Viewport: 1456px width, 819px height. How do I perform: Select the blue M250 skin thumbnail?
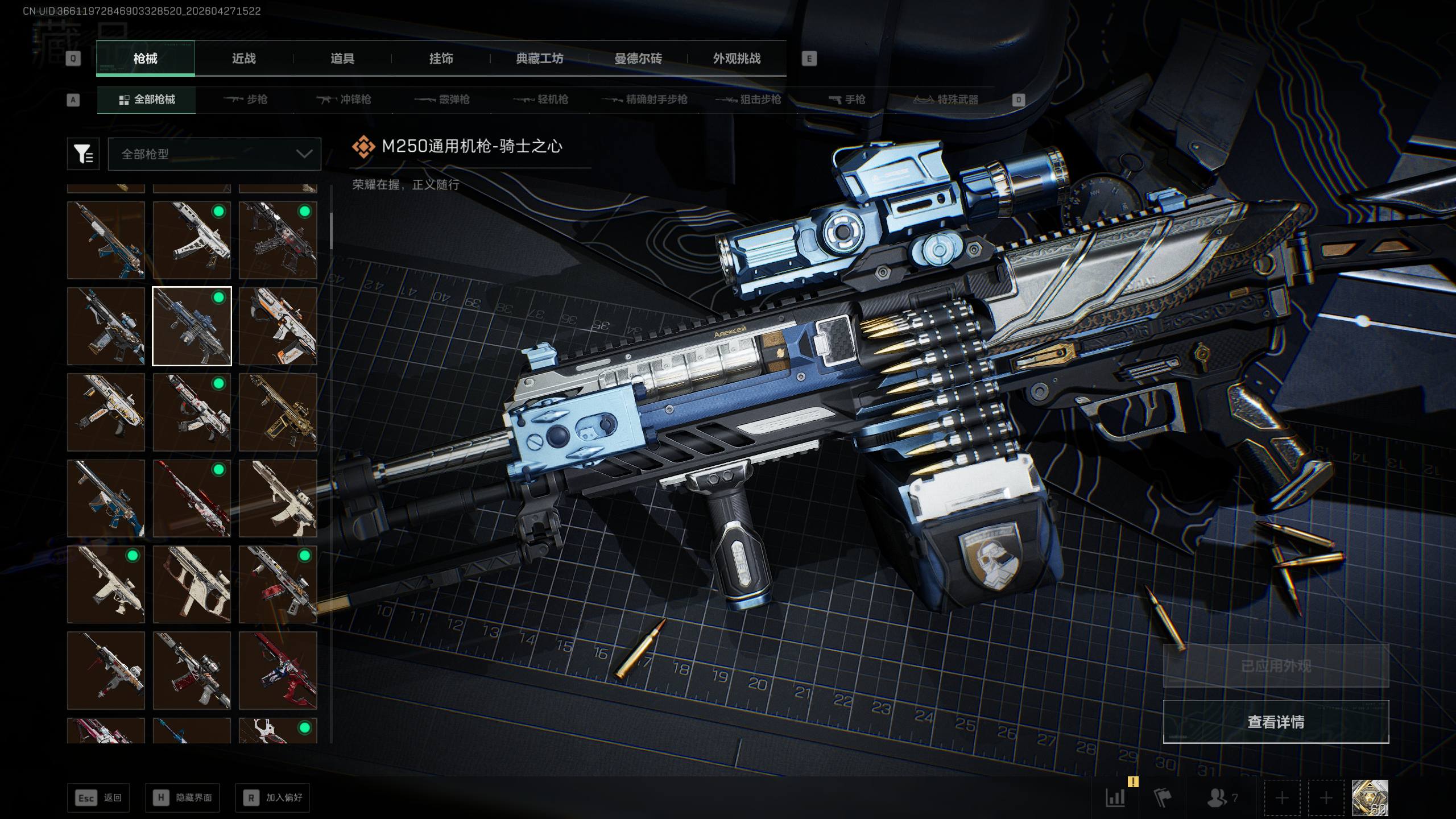(192, 326)
